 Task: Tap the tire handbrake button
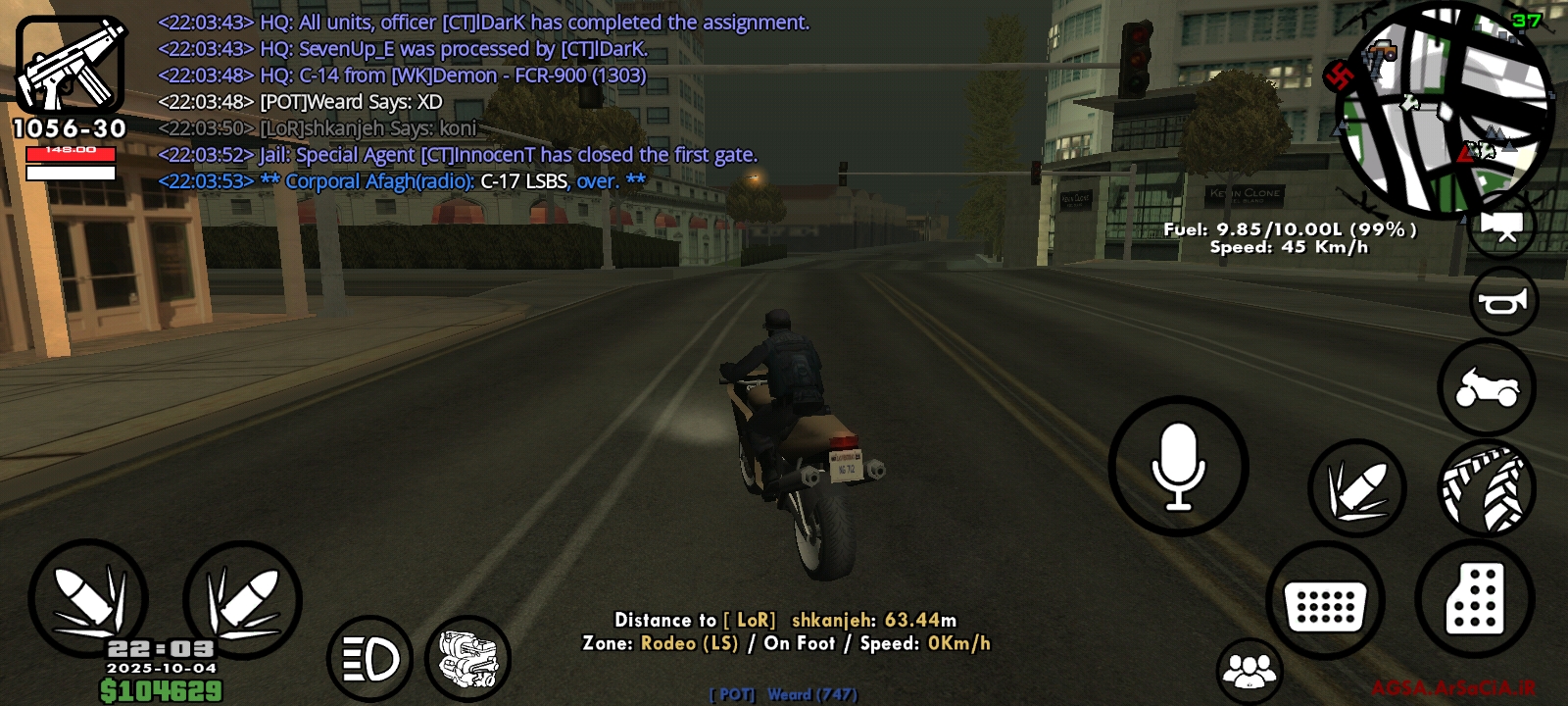pyautogui.click(x=1487, y=488)
